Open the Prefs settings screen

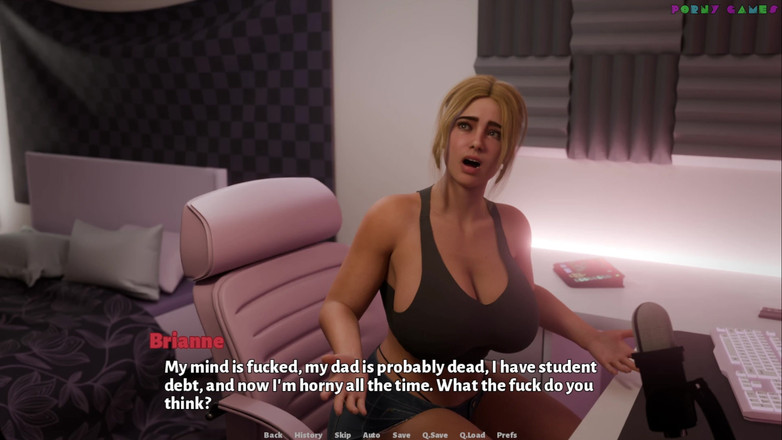tap(507, 435)
